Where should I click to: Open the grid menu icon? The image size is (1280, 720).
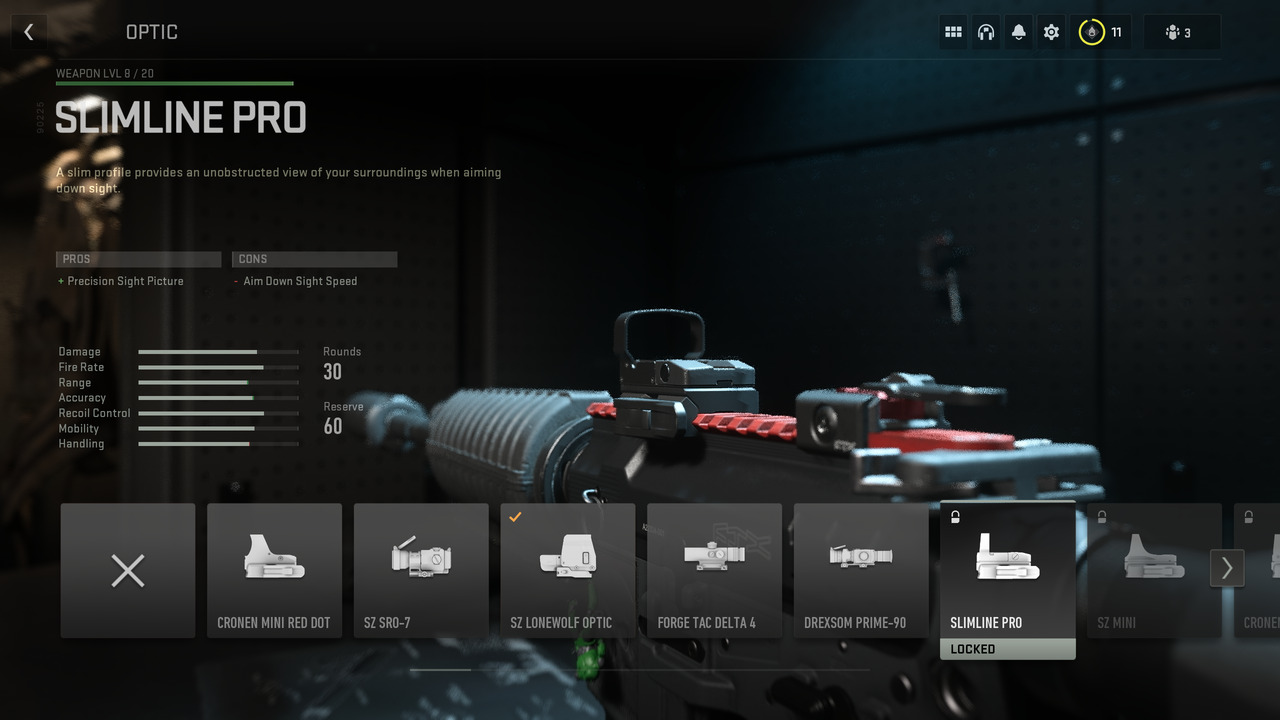point(953,32)
